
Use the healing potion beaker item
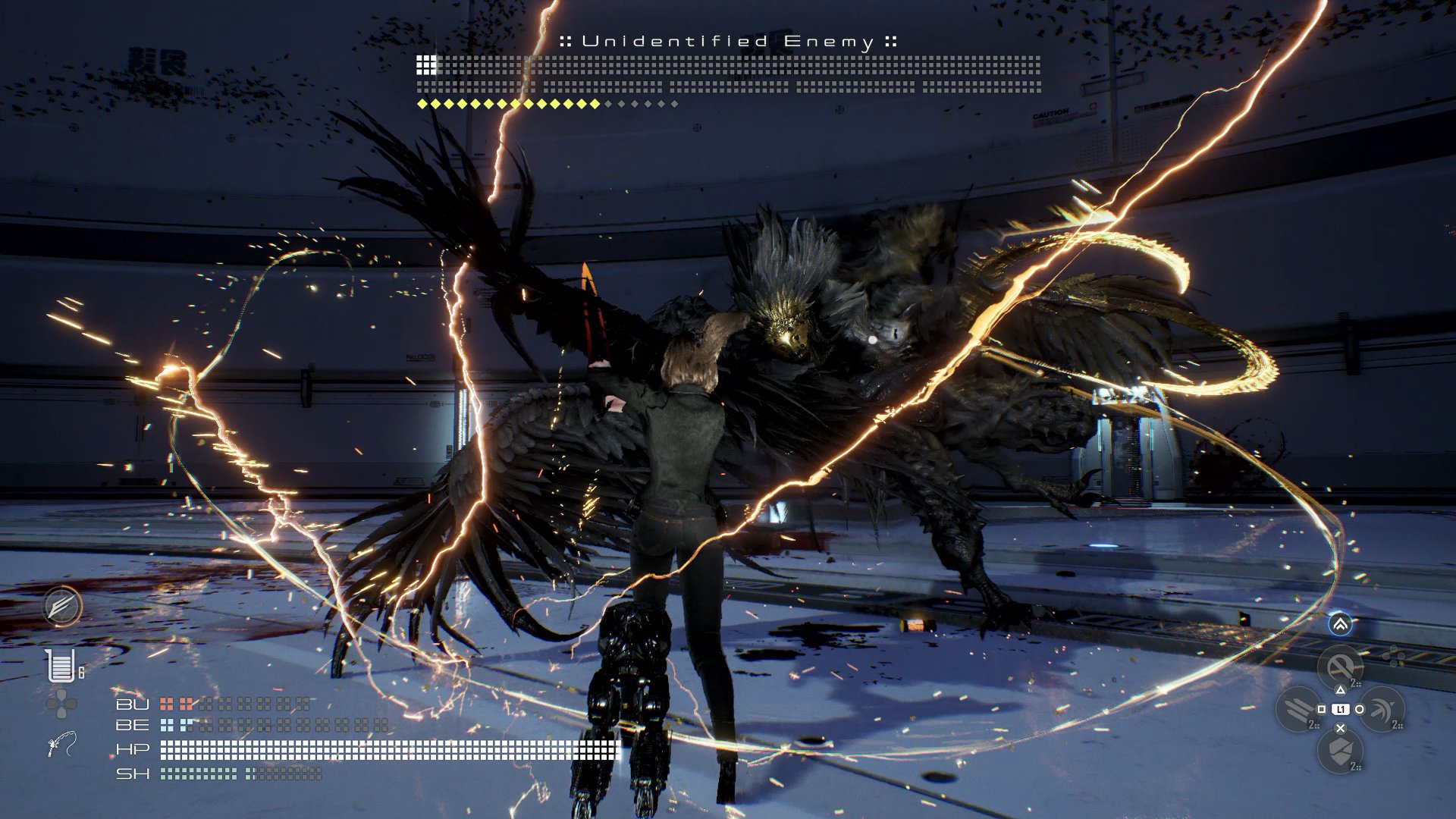coord(61,667)
